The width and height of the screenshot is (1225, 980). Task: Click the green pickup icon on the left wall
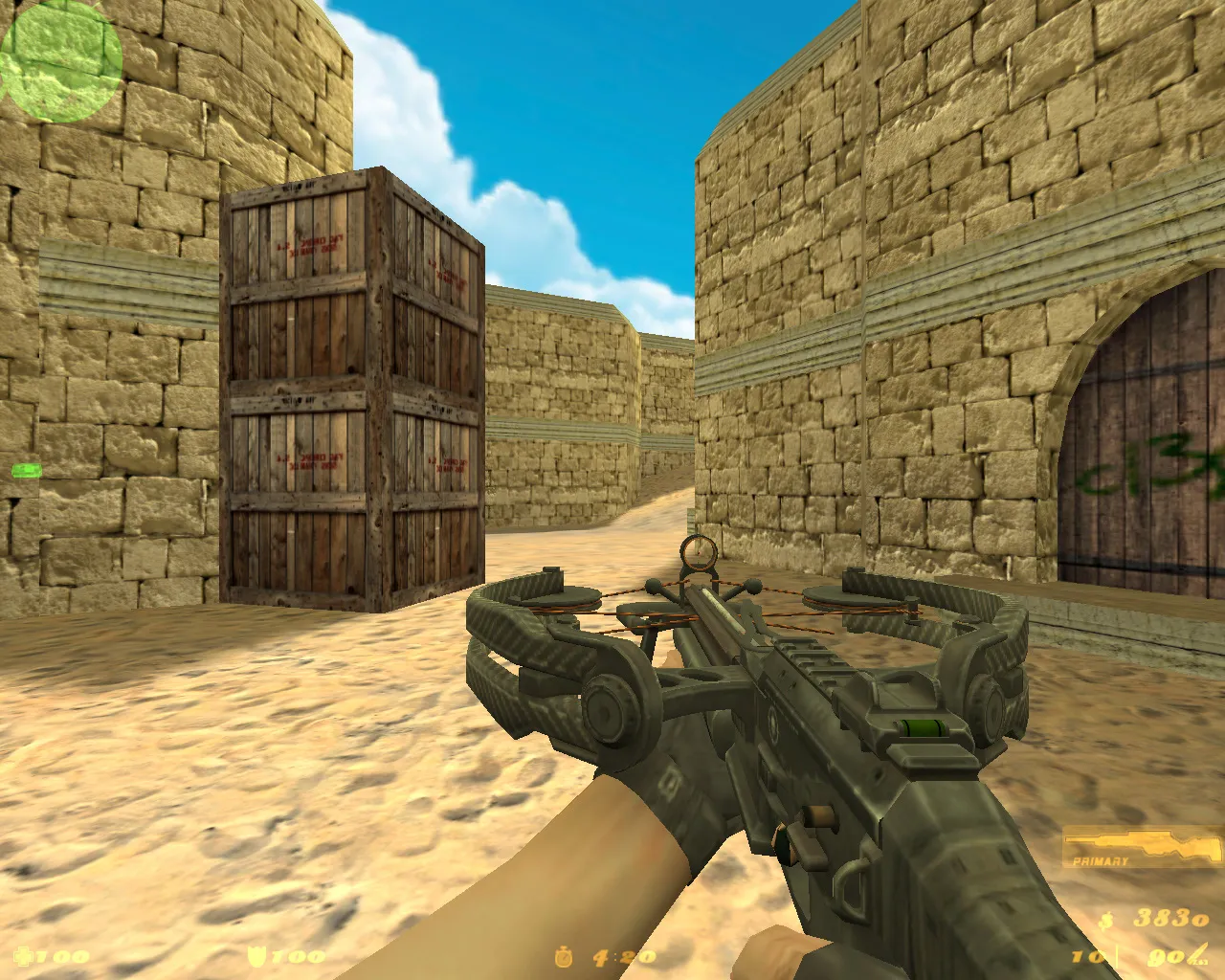[28, 471]
